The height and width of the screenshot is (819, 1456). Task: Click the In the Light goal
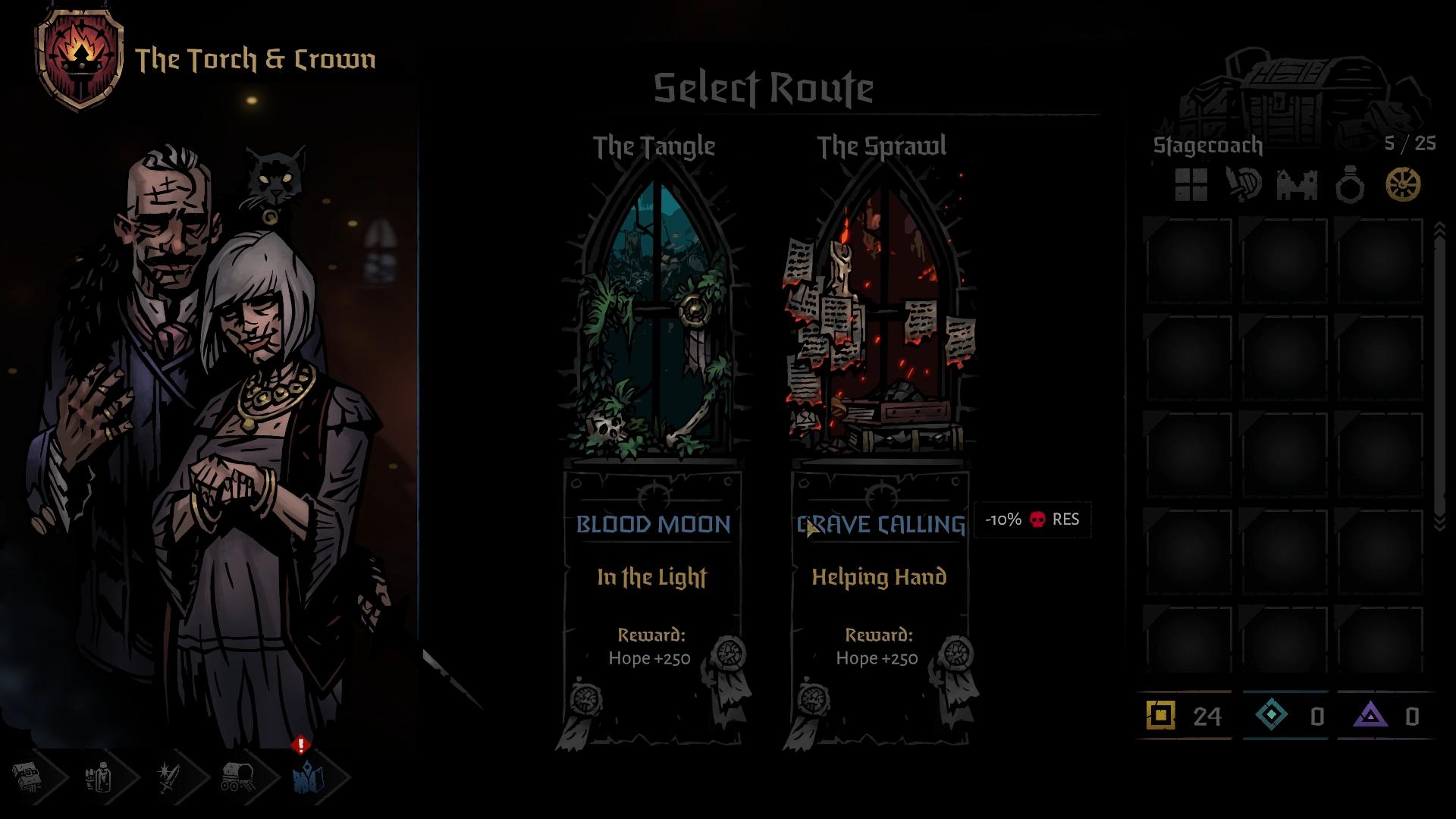pos(652,577)
